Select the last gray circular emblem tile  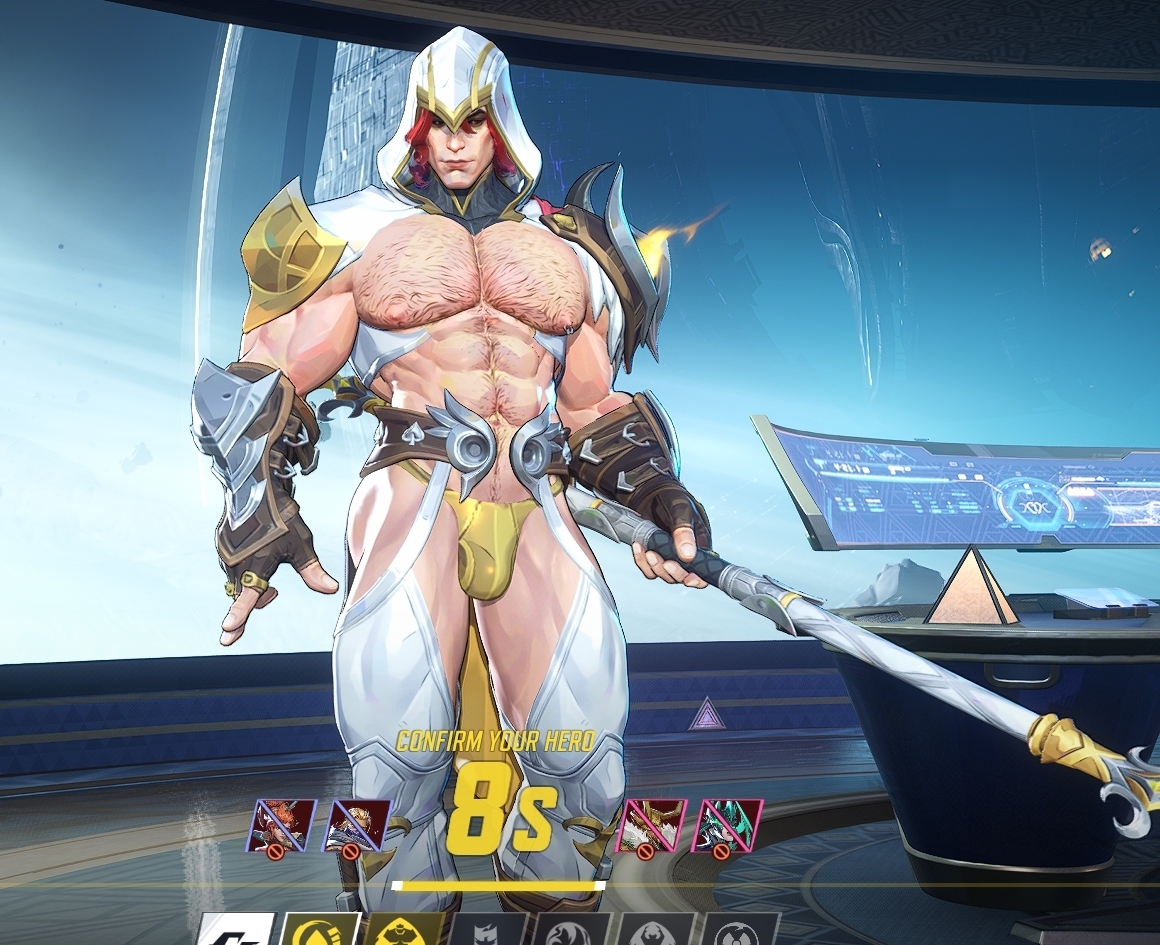(x=740, y=931)
